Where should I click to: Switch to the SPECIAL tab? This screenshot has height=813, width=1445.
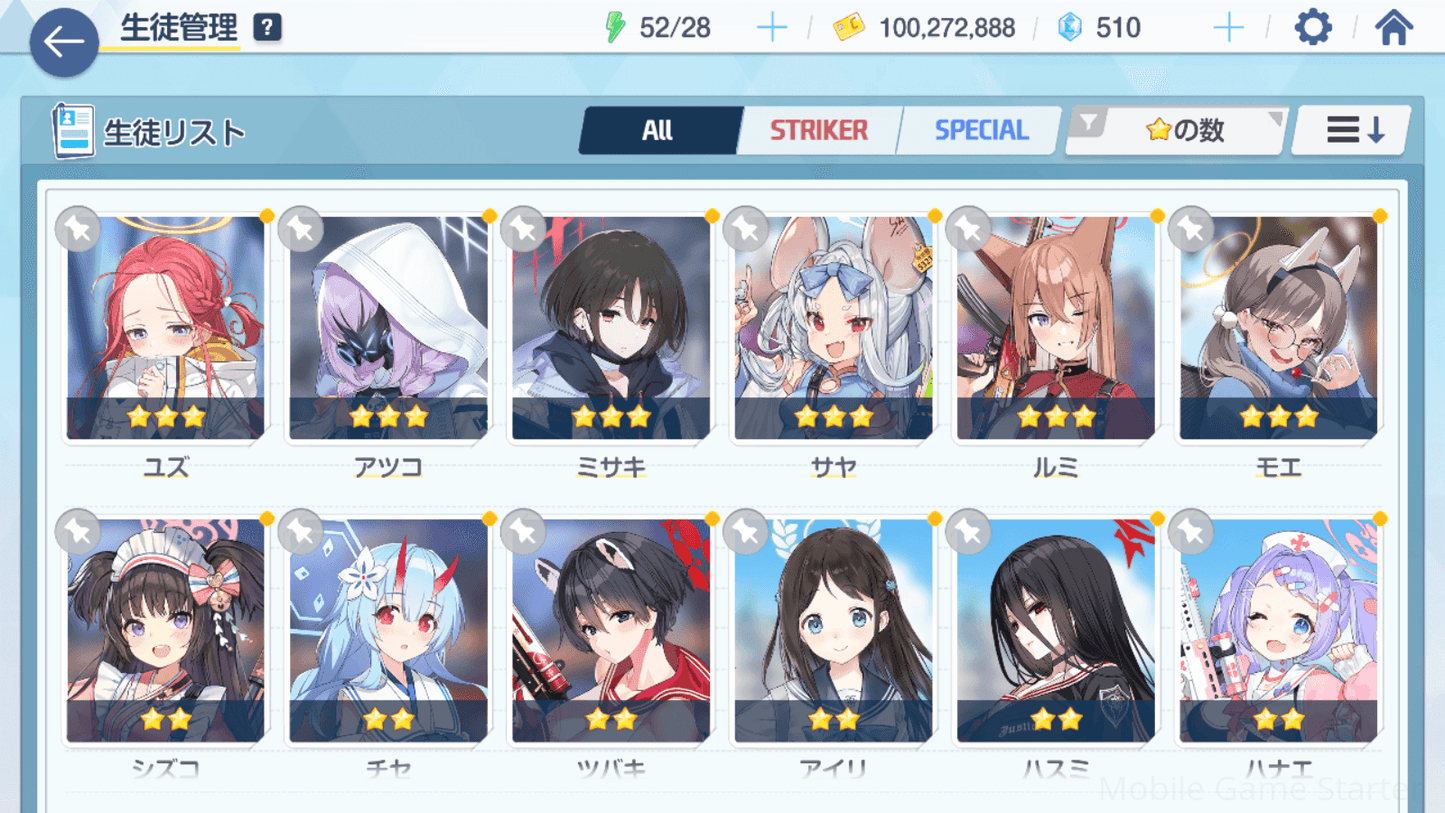[x=981, y=130]
